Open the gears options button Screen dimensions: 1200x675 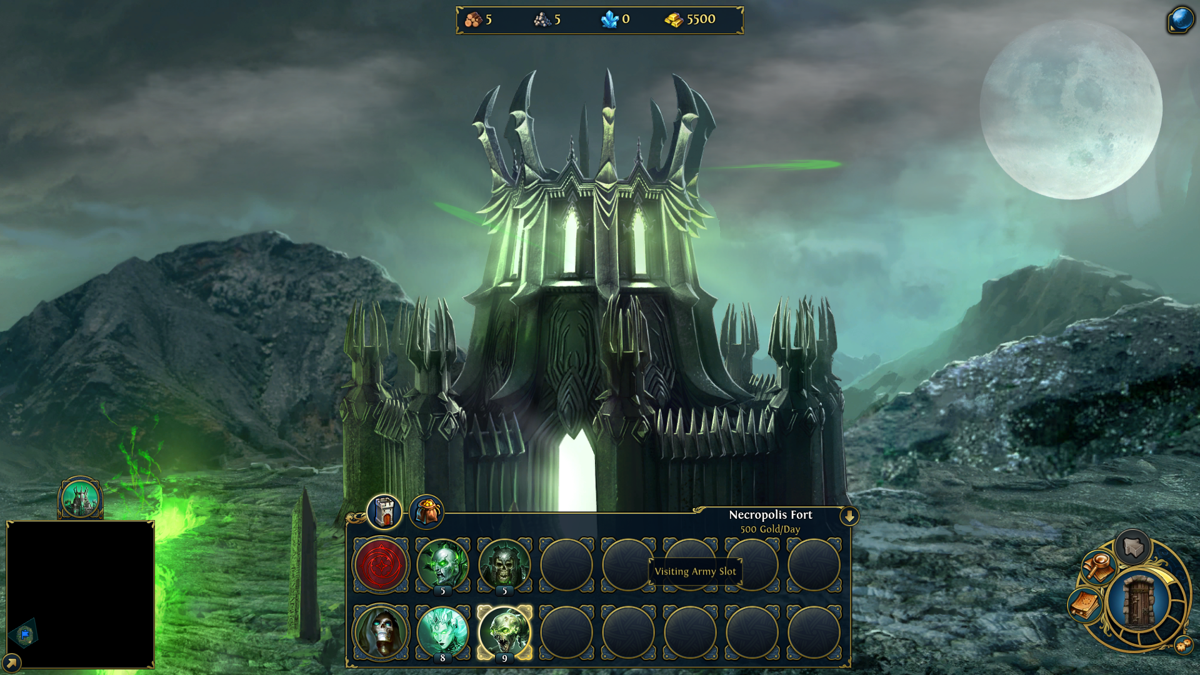1183,645
